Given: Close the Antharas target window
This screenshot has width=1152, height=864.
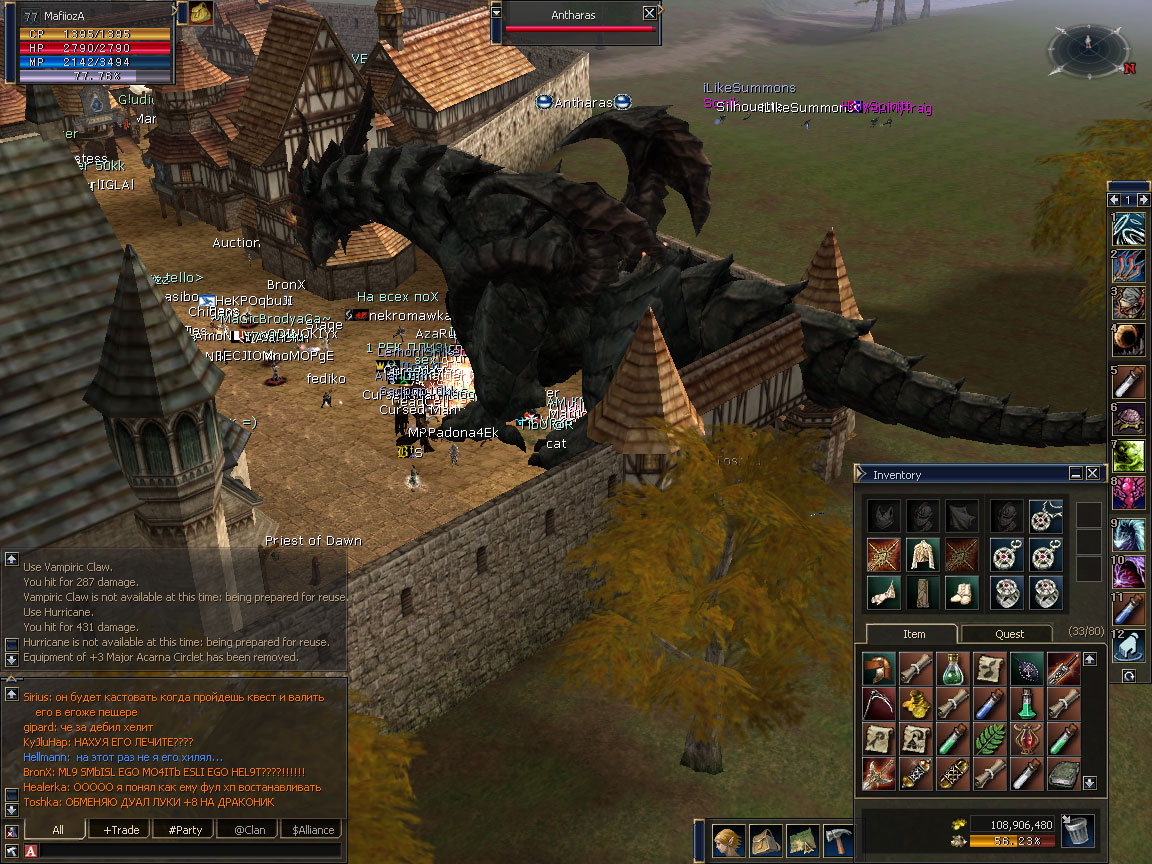Looking at the screenshot, I should click(x=650, y=13).
